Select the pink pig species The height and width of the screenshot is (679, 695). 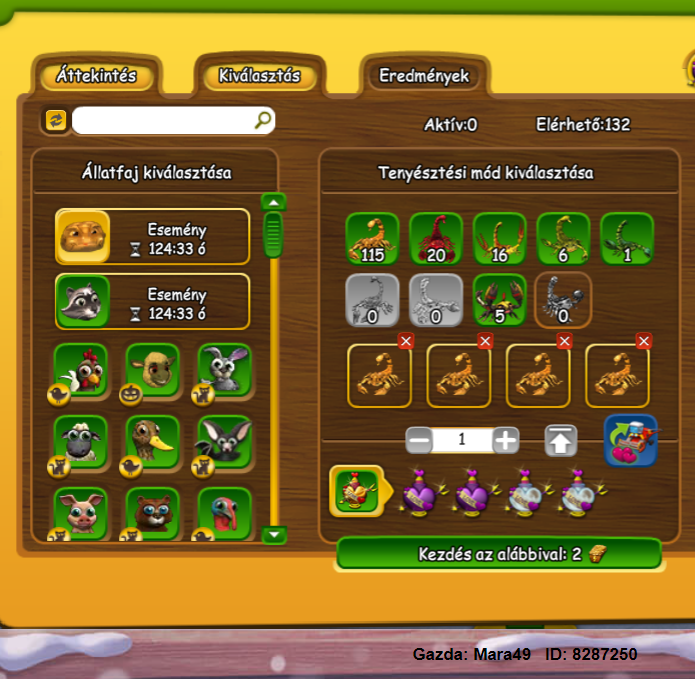[81, 512]
